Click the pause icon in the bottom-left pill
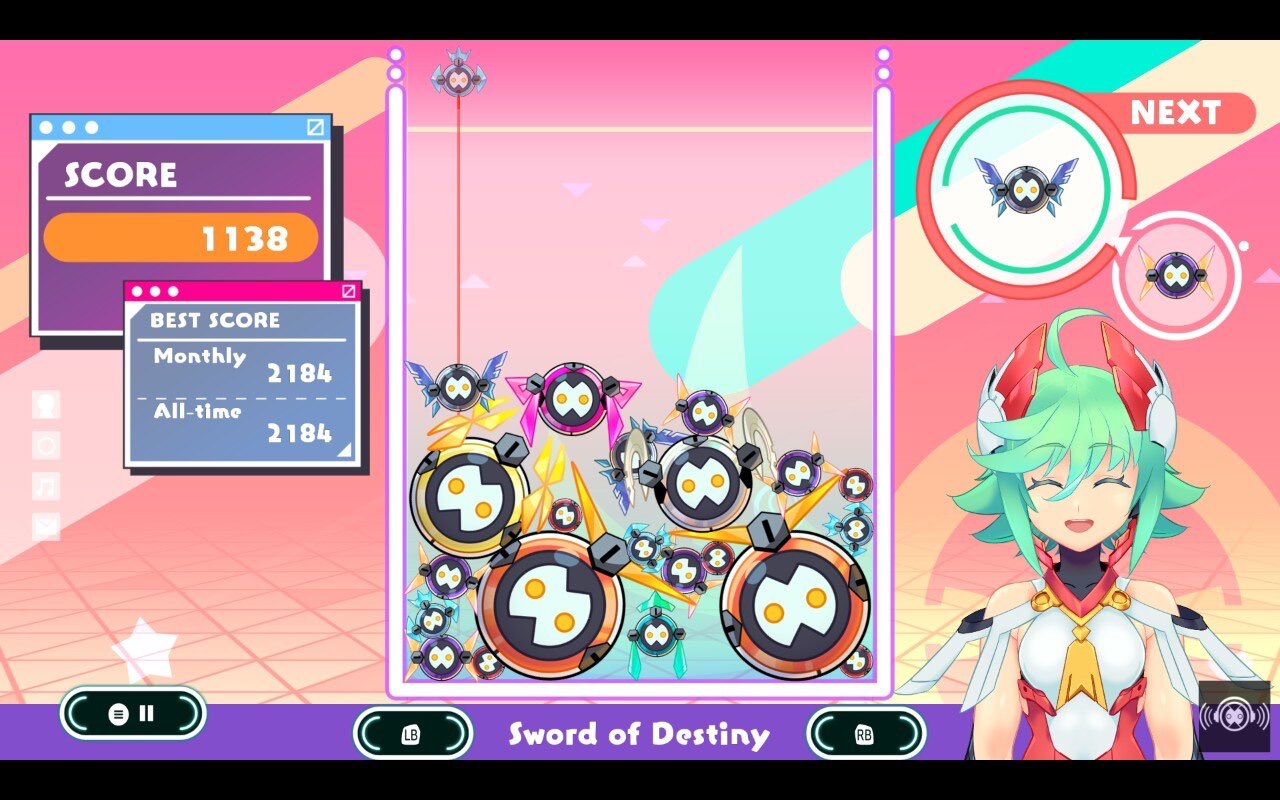This screenshot has width=1280, height=800. [146, 712]
